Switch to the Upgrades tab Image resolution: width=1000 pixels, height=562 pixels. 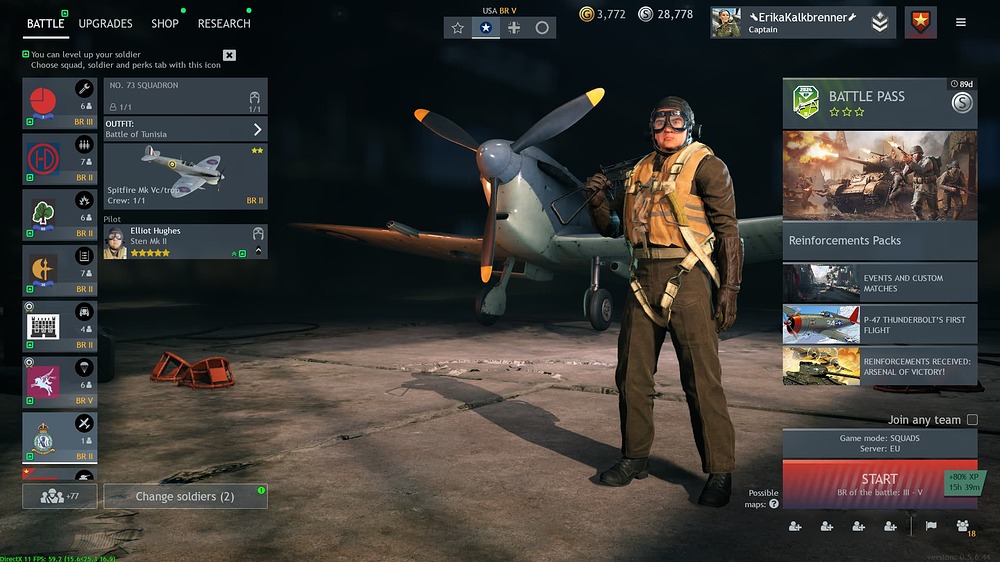tap(105, 23)
